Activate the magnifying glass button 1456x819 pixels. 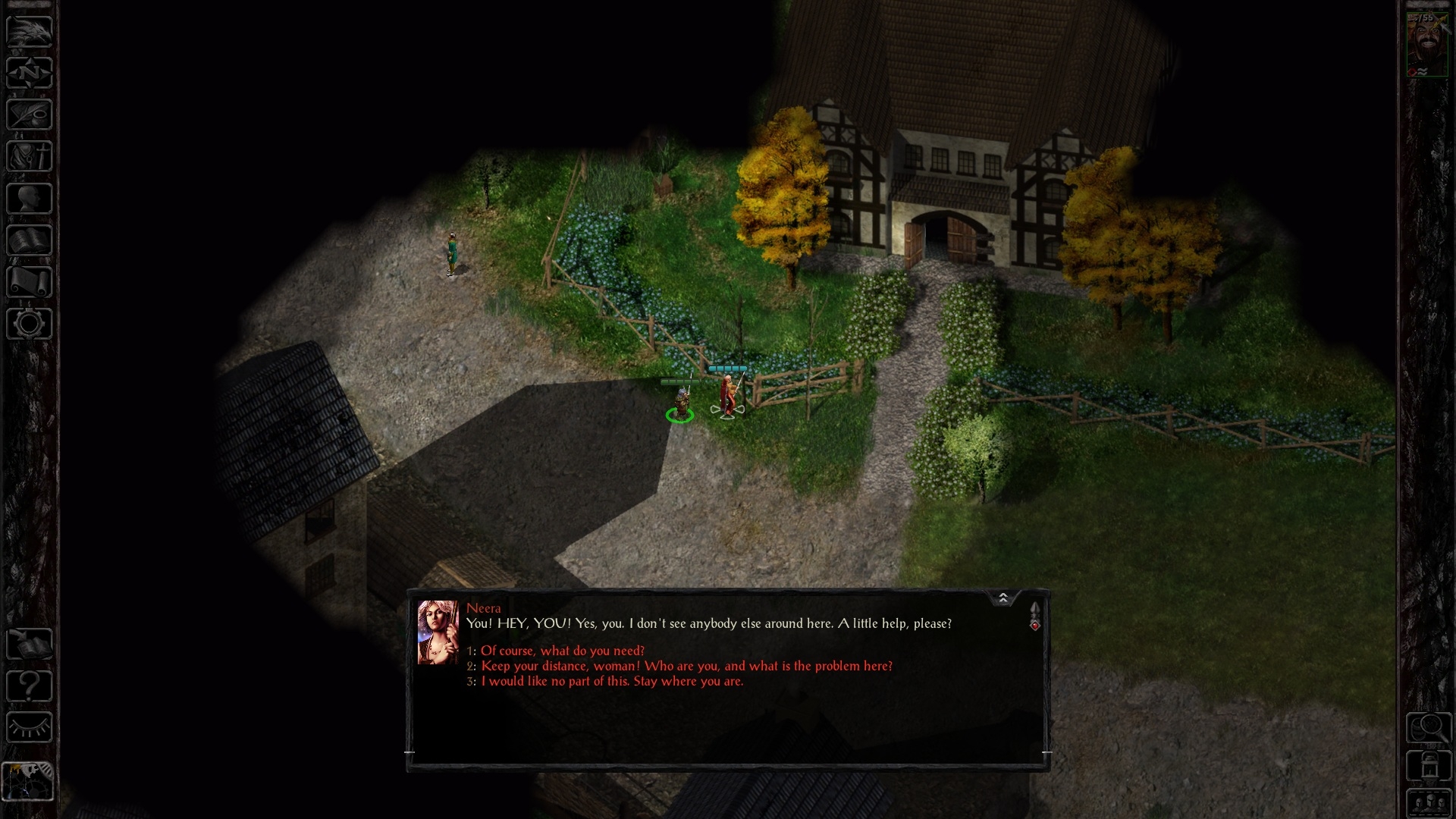click(x=1429, y=728)
